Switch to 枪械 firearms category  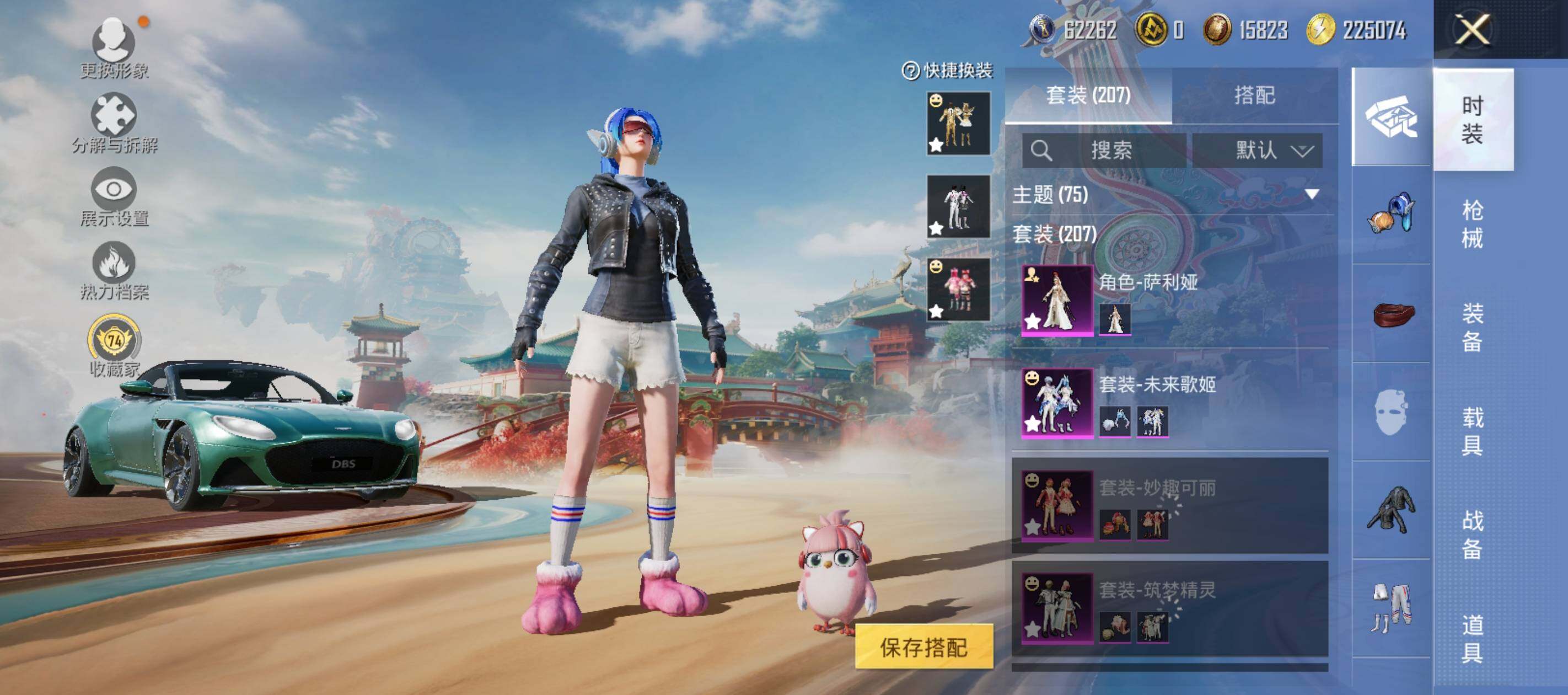pyautogui.click(x=1472, y=224)
